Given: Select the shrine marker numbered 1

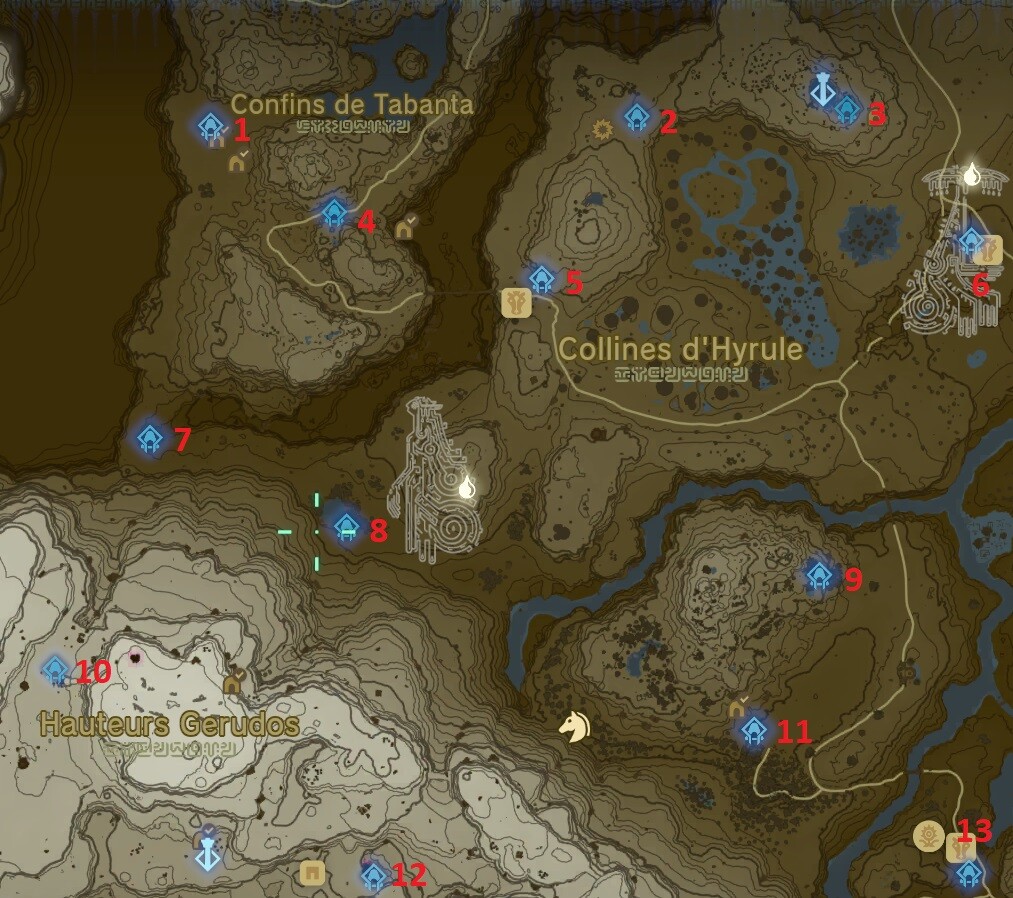Looking at the screenshot, I should point(210,126).
